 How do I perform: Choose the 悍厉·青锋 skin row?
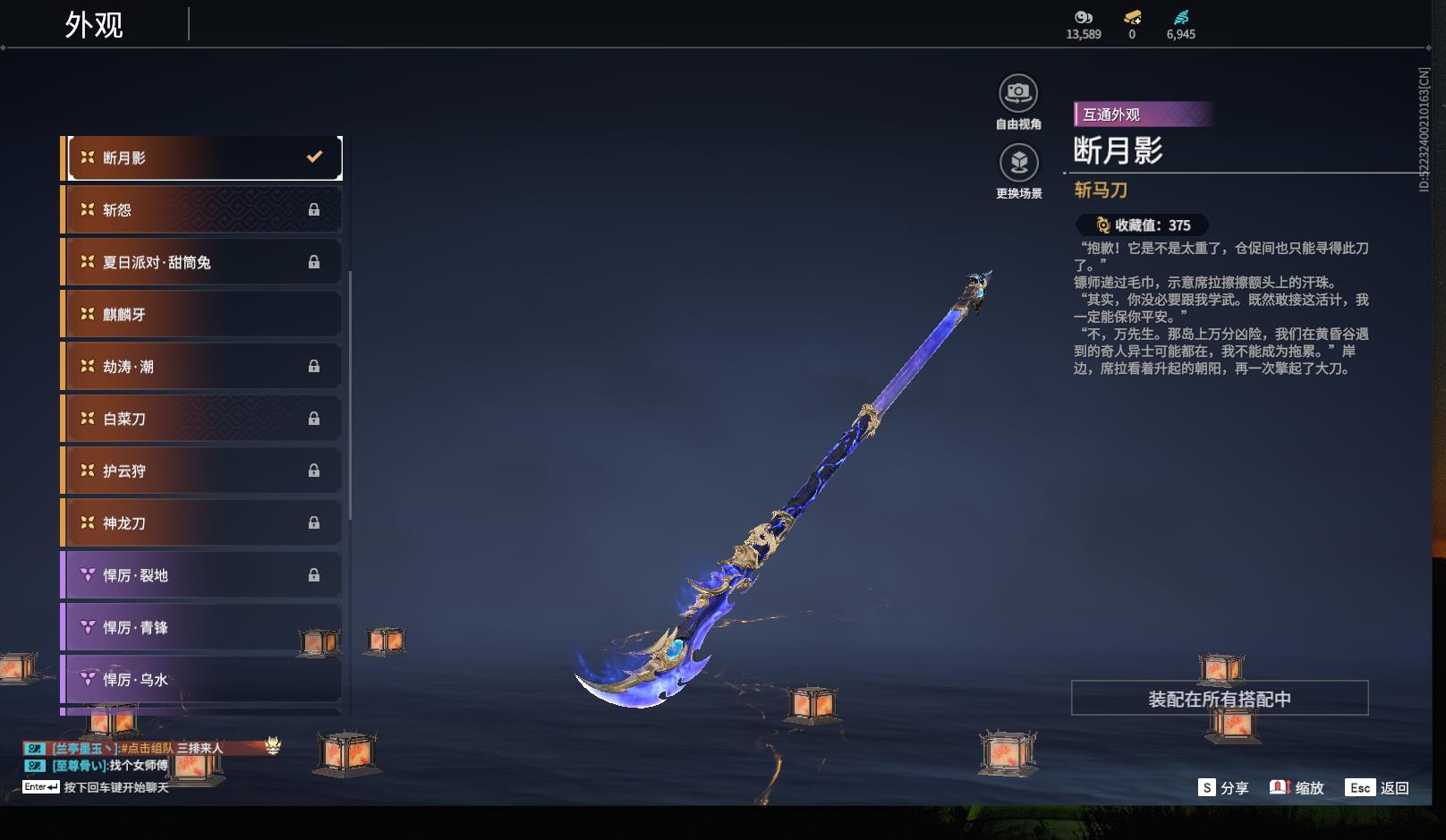[204, 627]
